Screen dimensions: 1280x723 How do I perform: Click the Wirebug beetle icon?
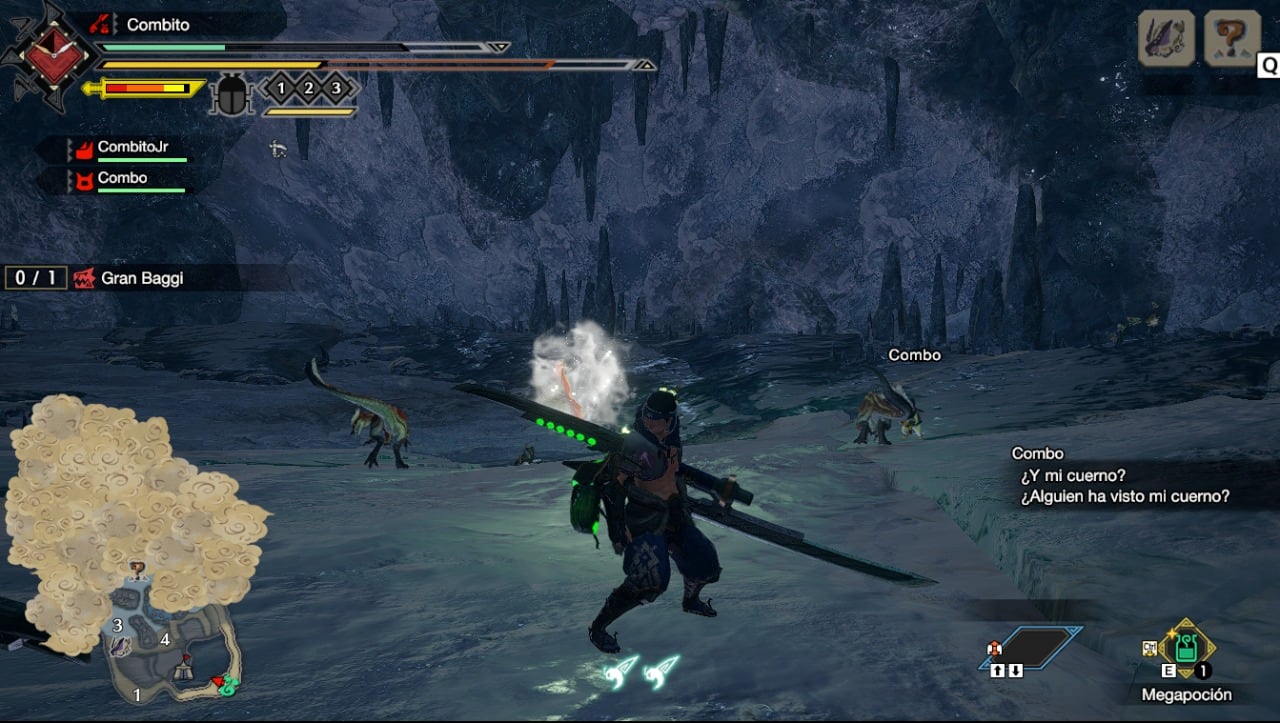(233, 93)
